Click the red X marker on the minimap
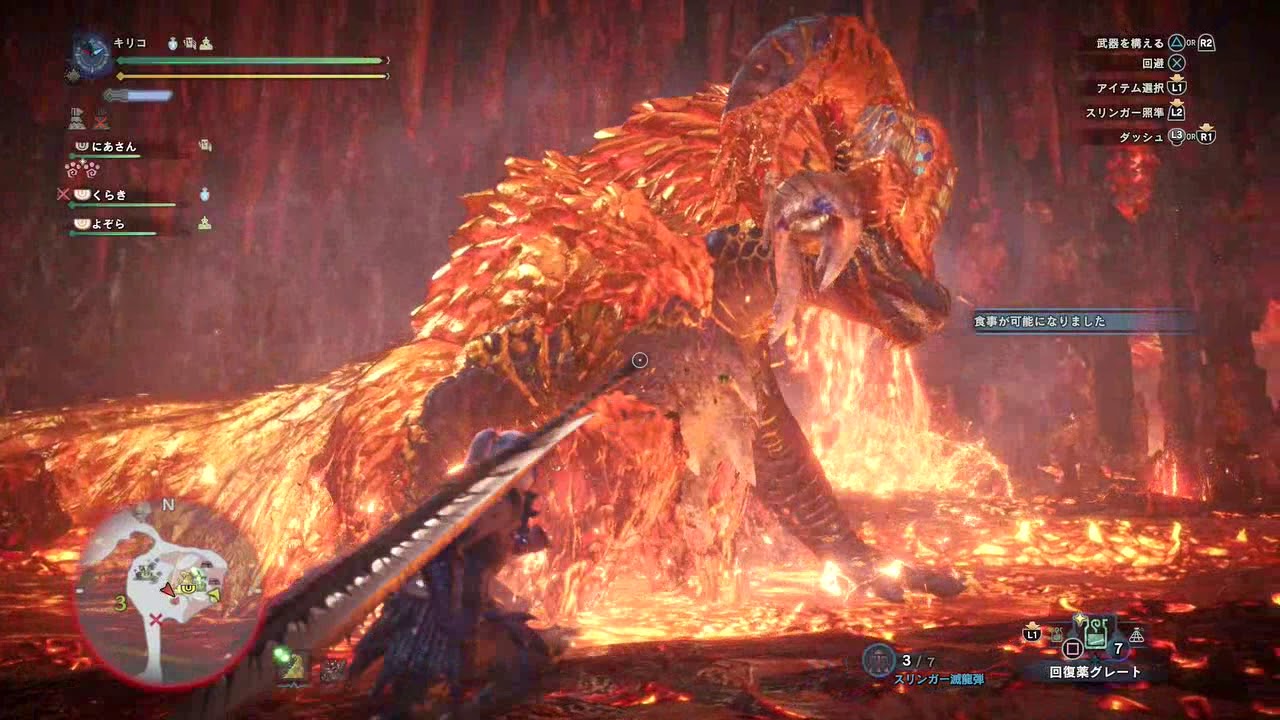This screenshot has width=1280, height=720. click(x=155, y=620)
